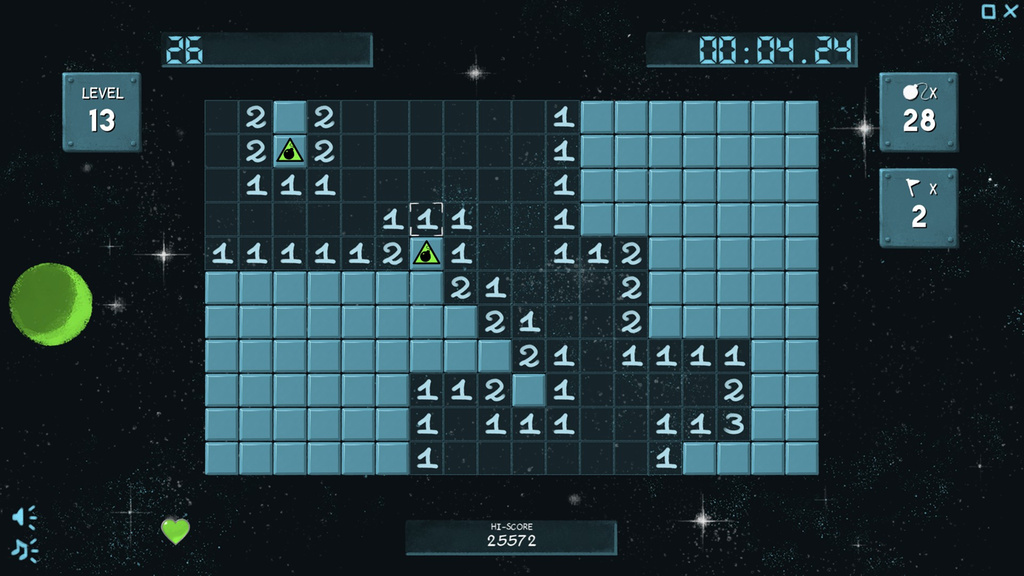Screen dimensions: 1024x576
Task: Select the highlighted 1 tile with selection brackets
Action: 427,219
